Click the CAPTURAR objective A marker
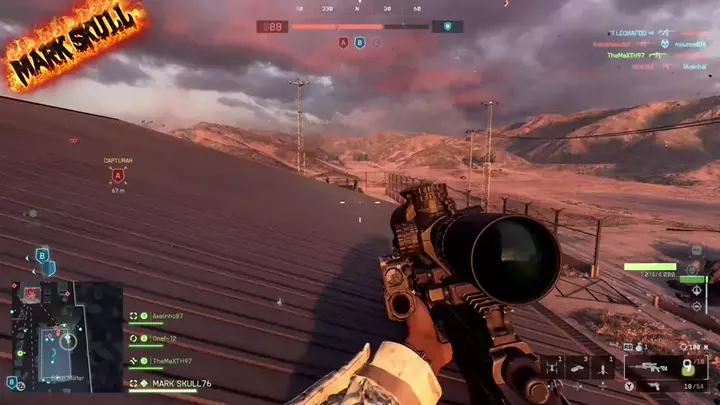 click(x=118, y=176)
